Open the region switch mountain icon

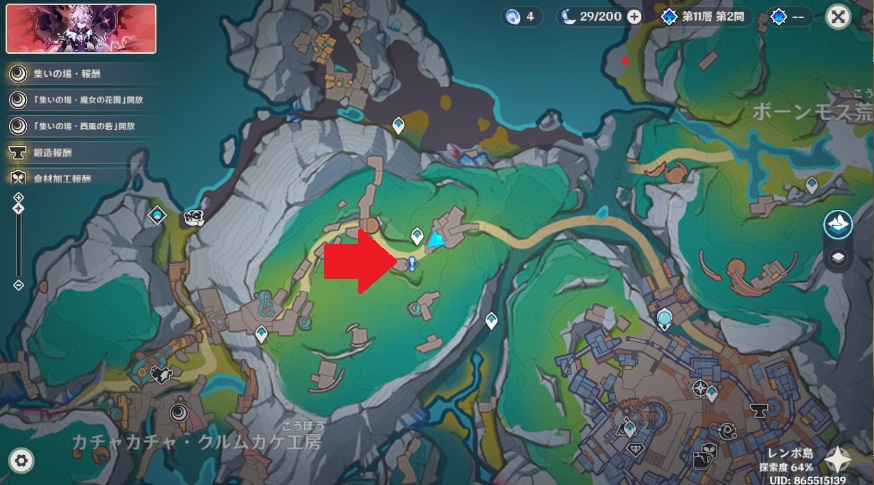(x=838, y=224)
